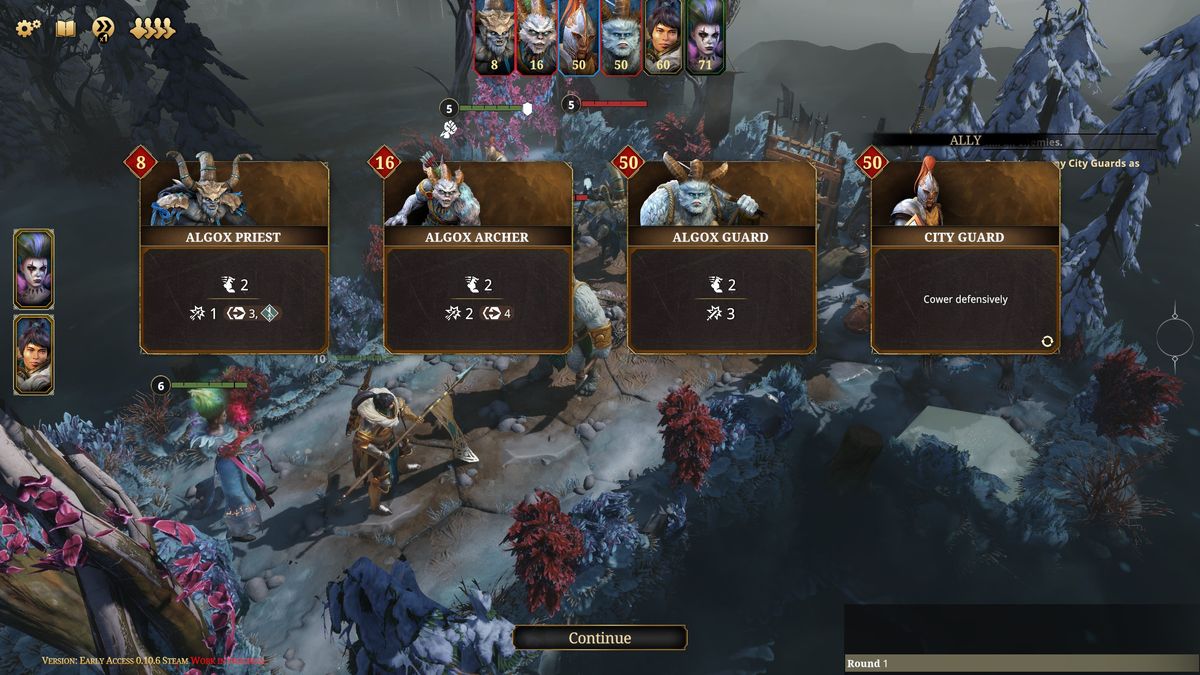Toggle the x1 game speed button
This screenshot has height=675, width=1200.
(102, 29)
